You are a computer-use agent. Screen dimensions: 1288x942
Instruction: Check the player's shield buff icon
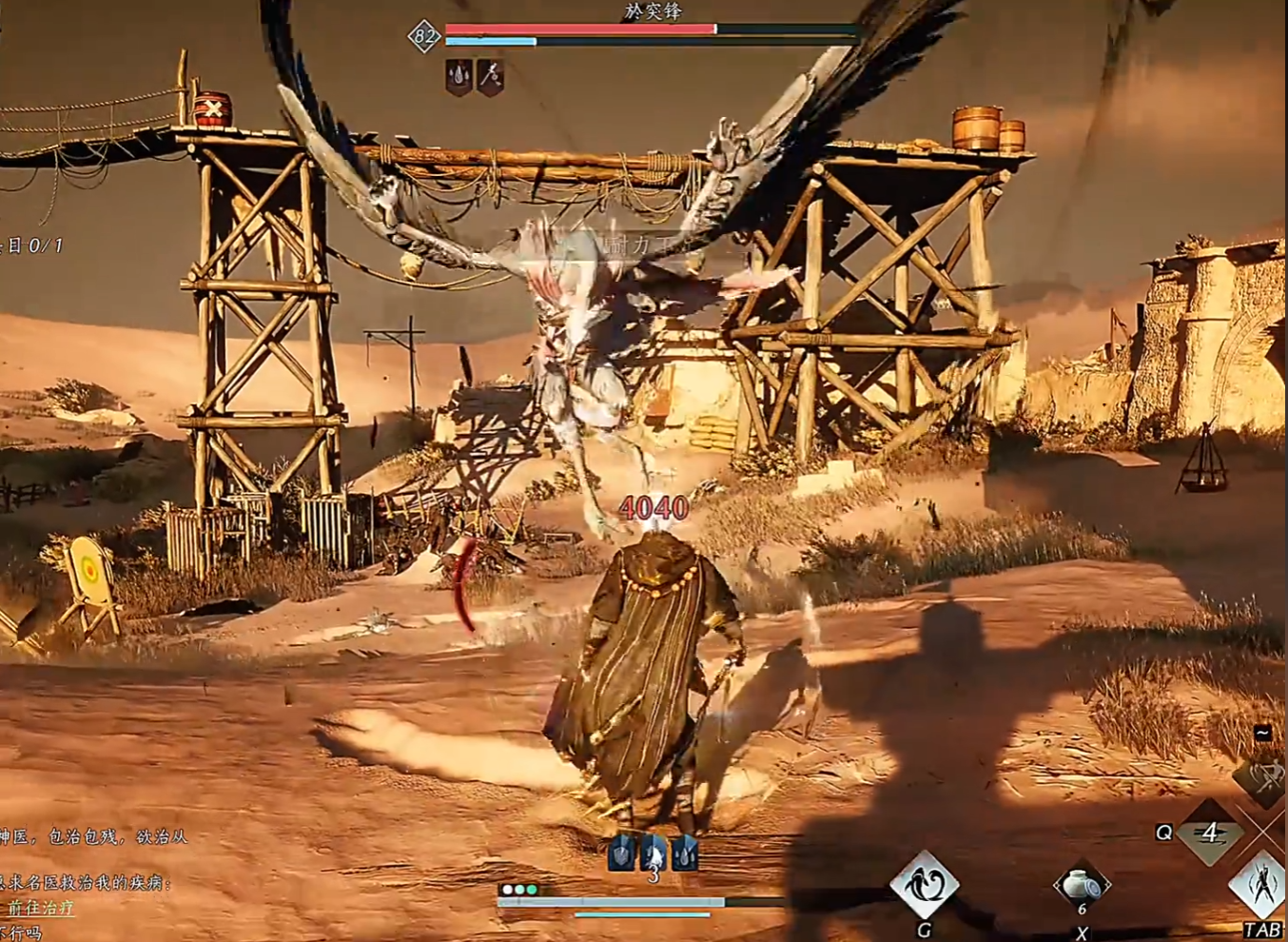[621, 853]
